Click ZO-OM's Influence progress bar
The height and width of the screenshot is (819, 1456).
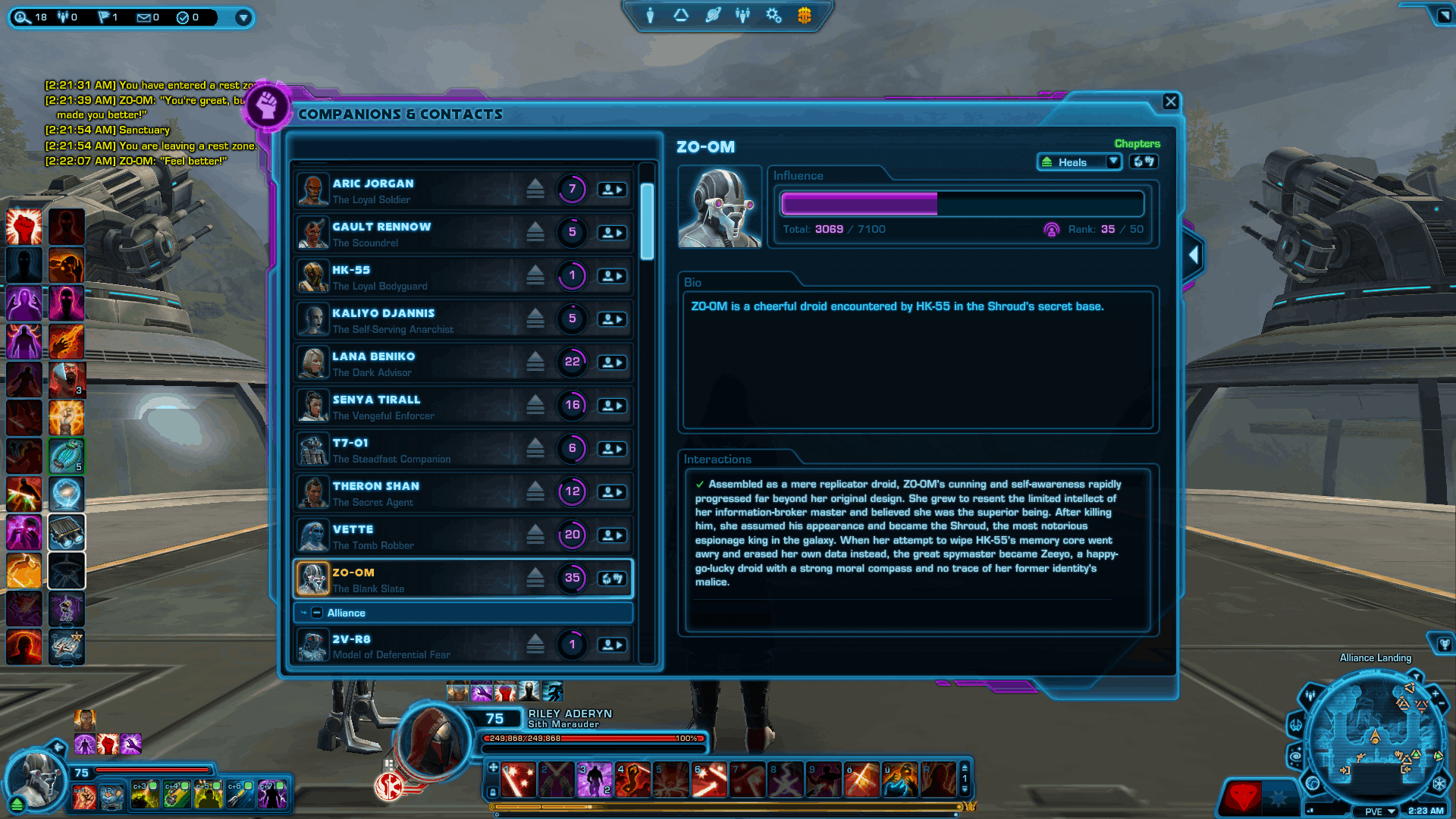pos(961,203)
